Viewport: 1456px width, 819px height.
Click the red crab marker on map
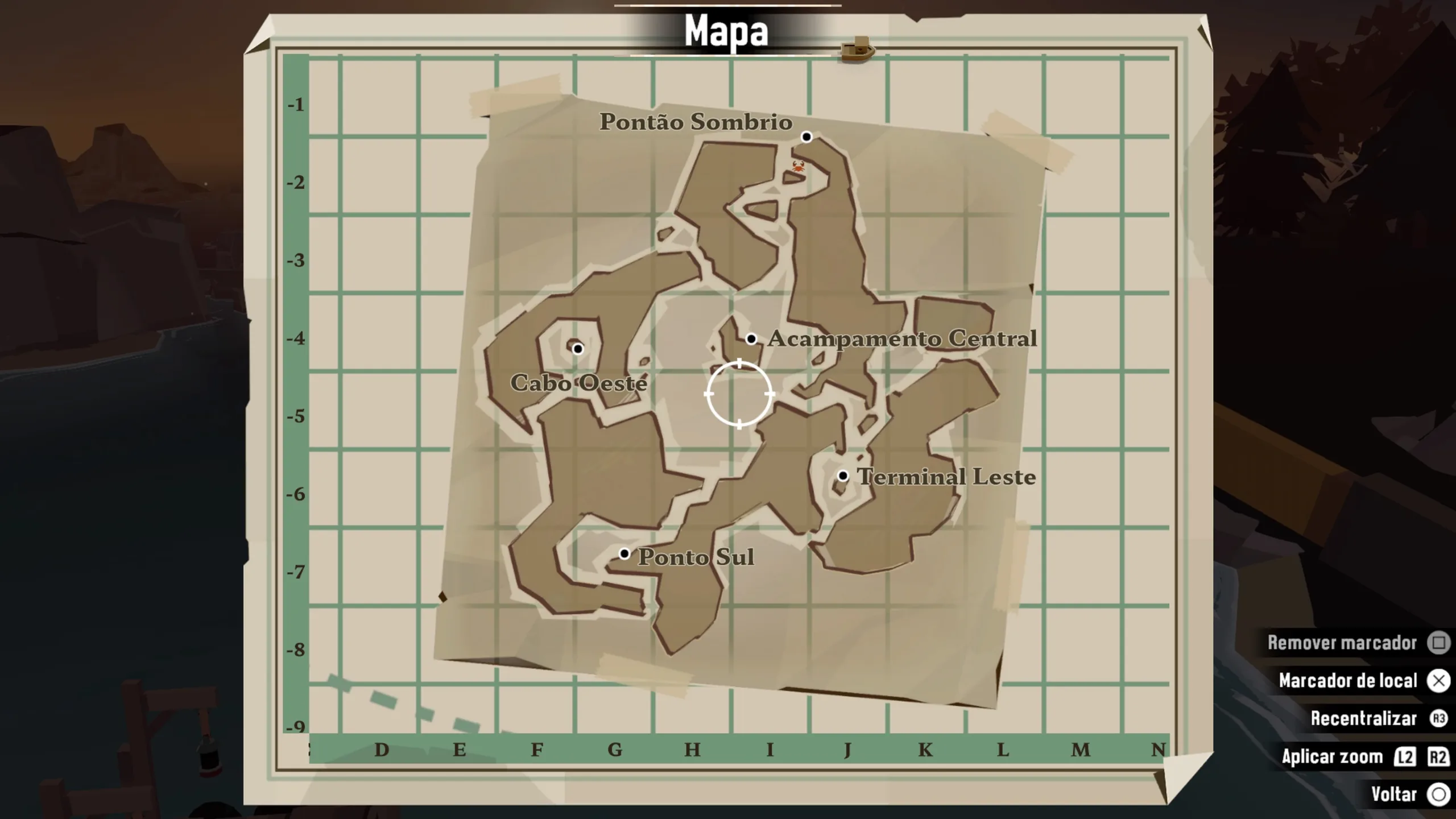point(799,166)
